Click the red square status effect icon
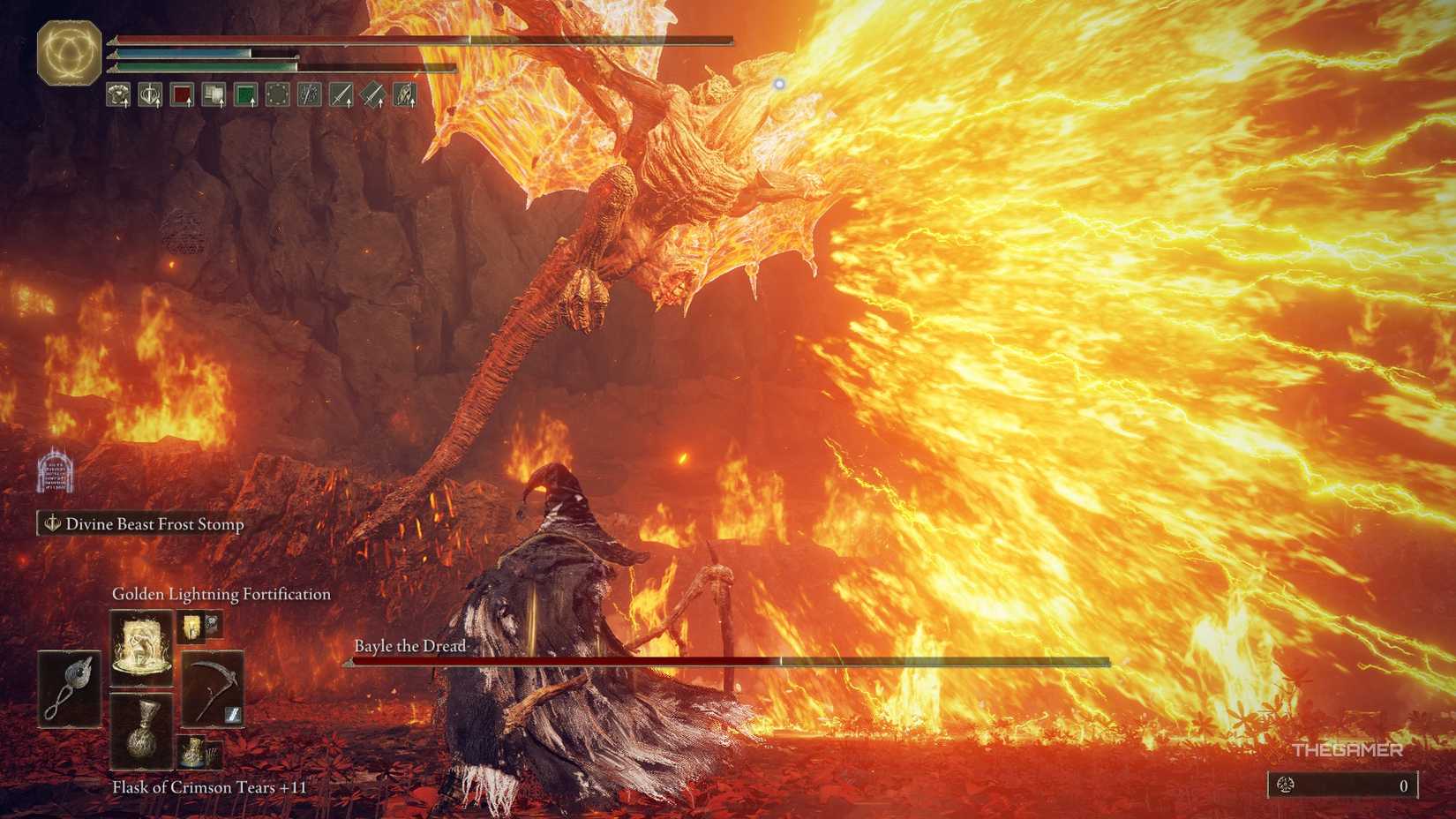 pos(182,94)
